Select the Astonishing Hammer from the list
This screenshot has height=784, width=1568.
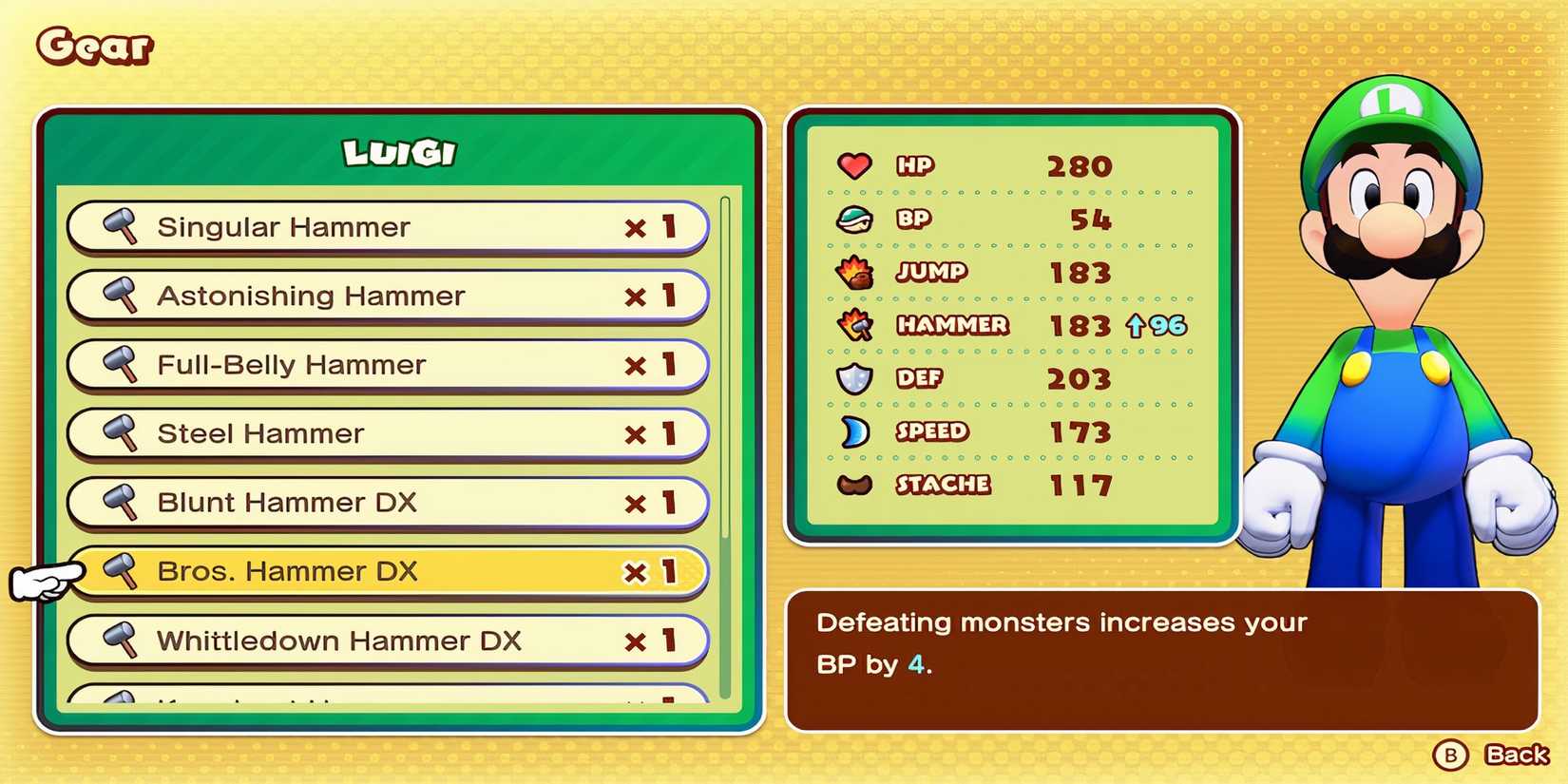coord(380,296)
